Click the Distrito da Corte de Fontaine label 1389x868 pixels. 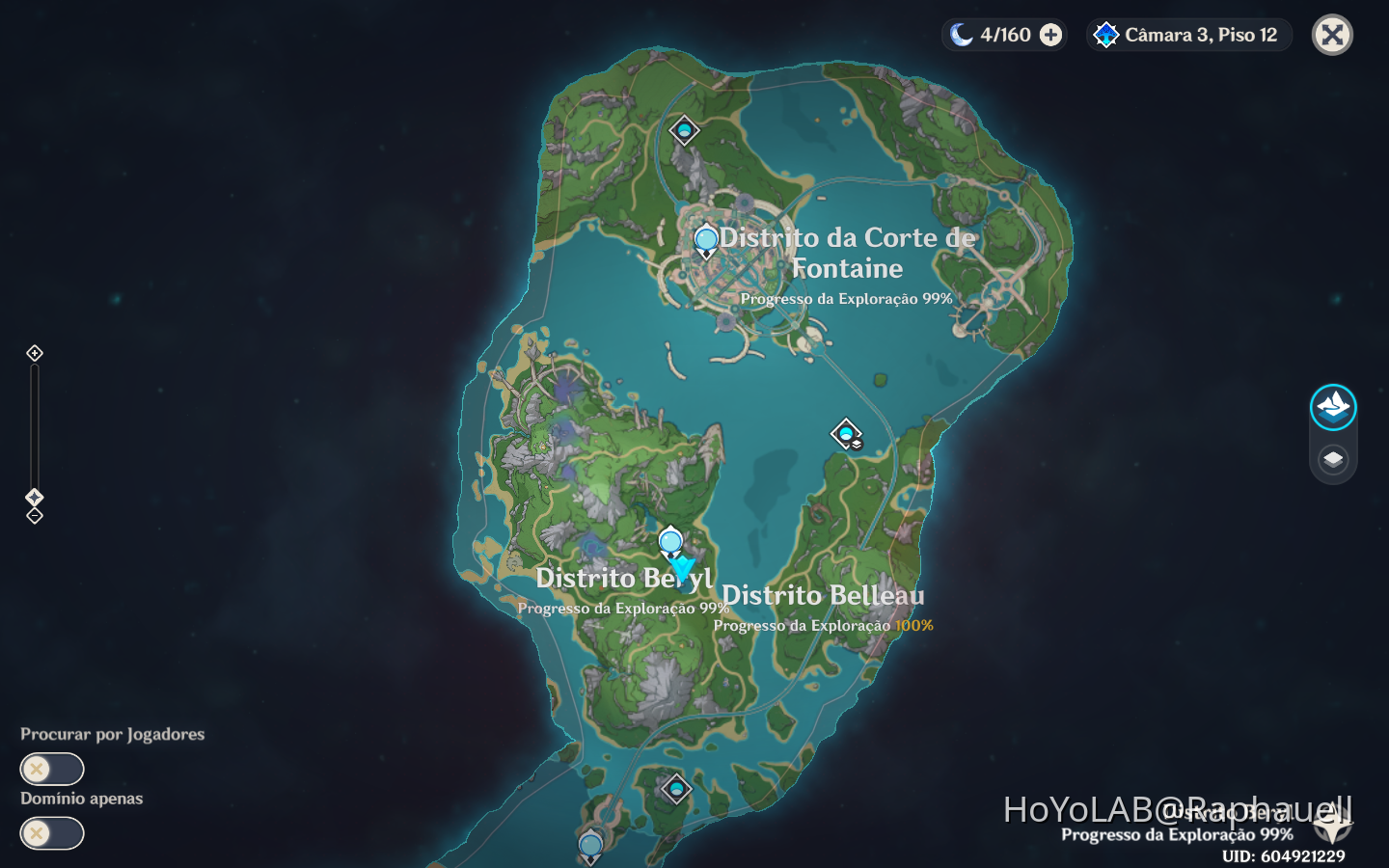846,253
